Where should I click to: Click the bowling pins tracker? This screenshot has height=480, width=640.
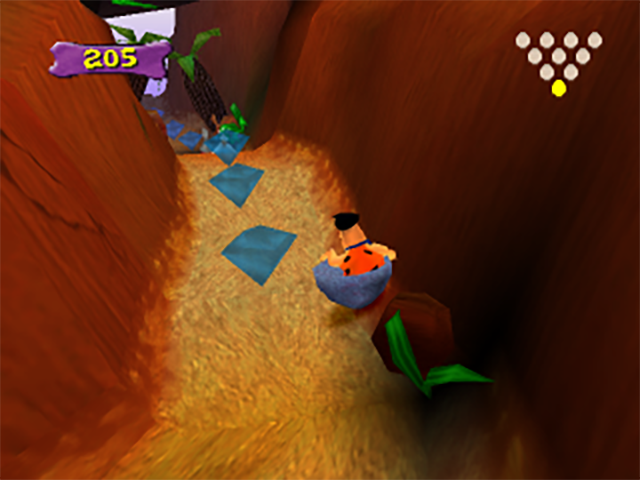(x=558, y=58)
